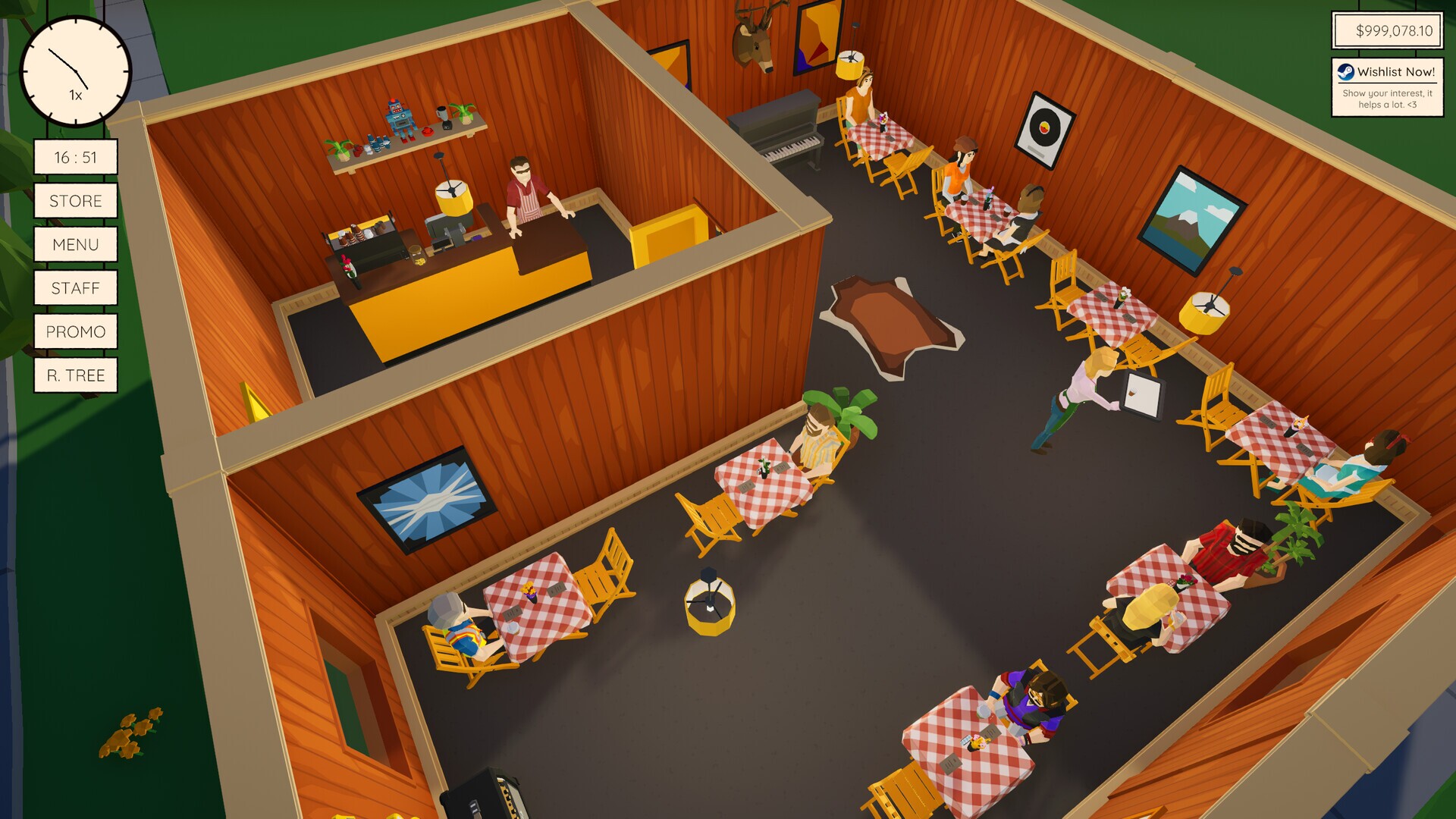
Task: Open the STAFF management panel
Action: click(x=75, y=287)
